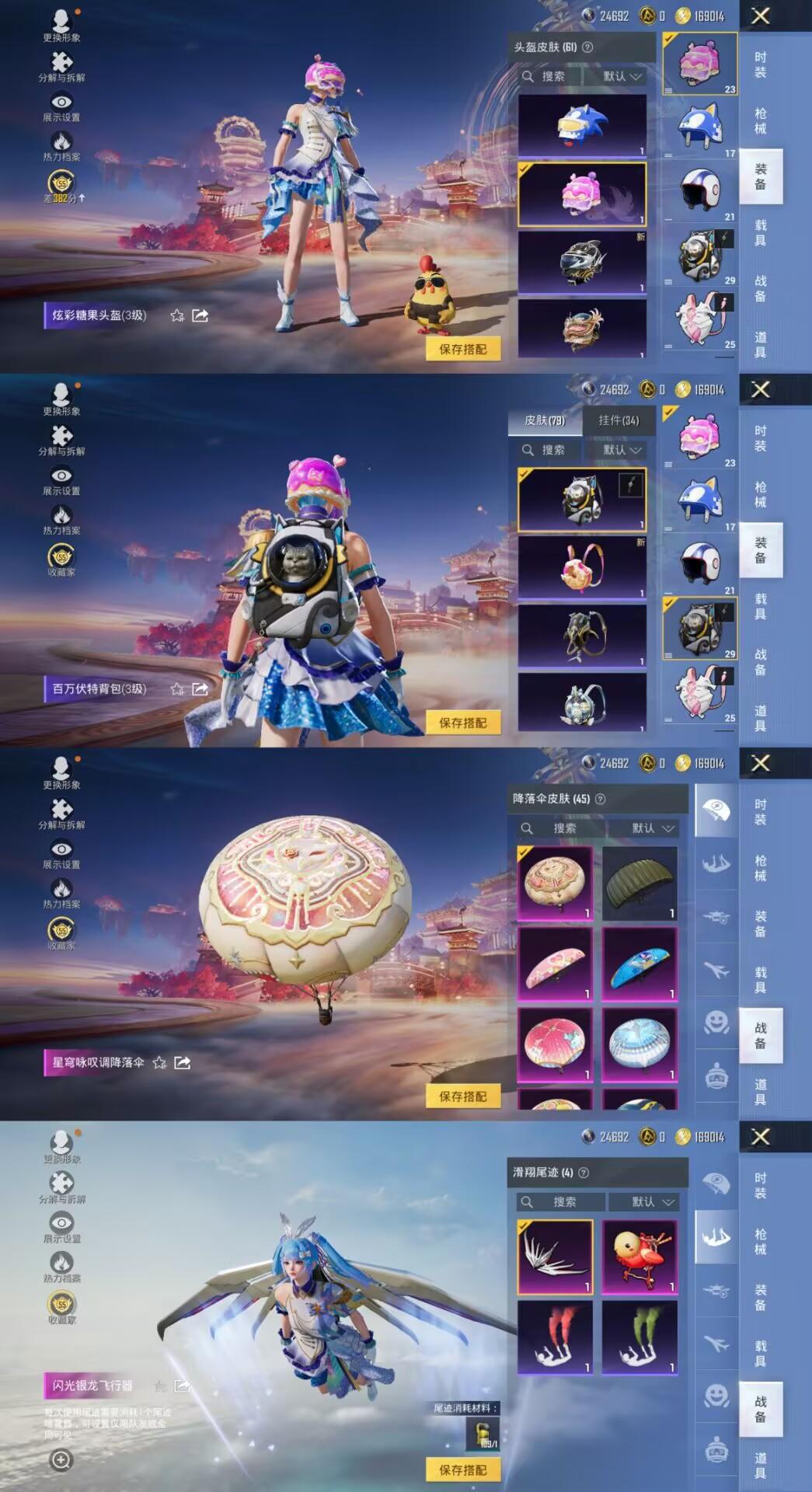The height and width of the screenshot is (1492, 812).
Task: Favorite the 星穹咏叹调降落伞 with the star
Action: 159,1062
